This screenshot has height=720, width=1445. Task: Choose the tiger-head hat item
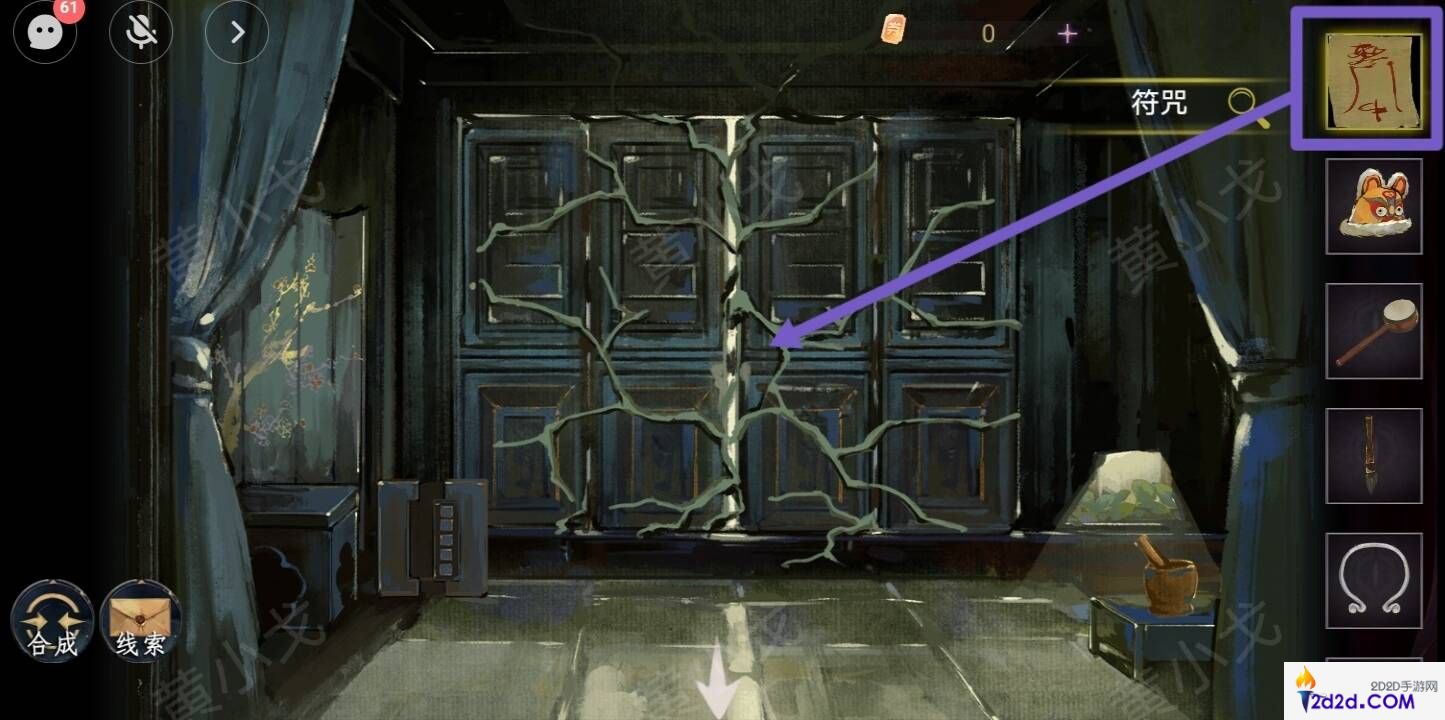point(1373,206)
